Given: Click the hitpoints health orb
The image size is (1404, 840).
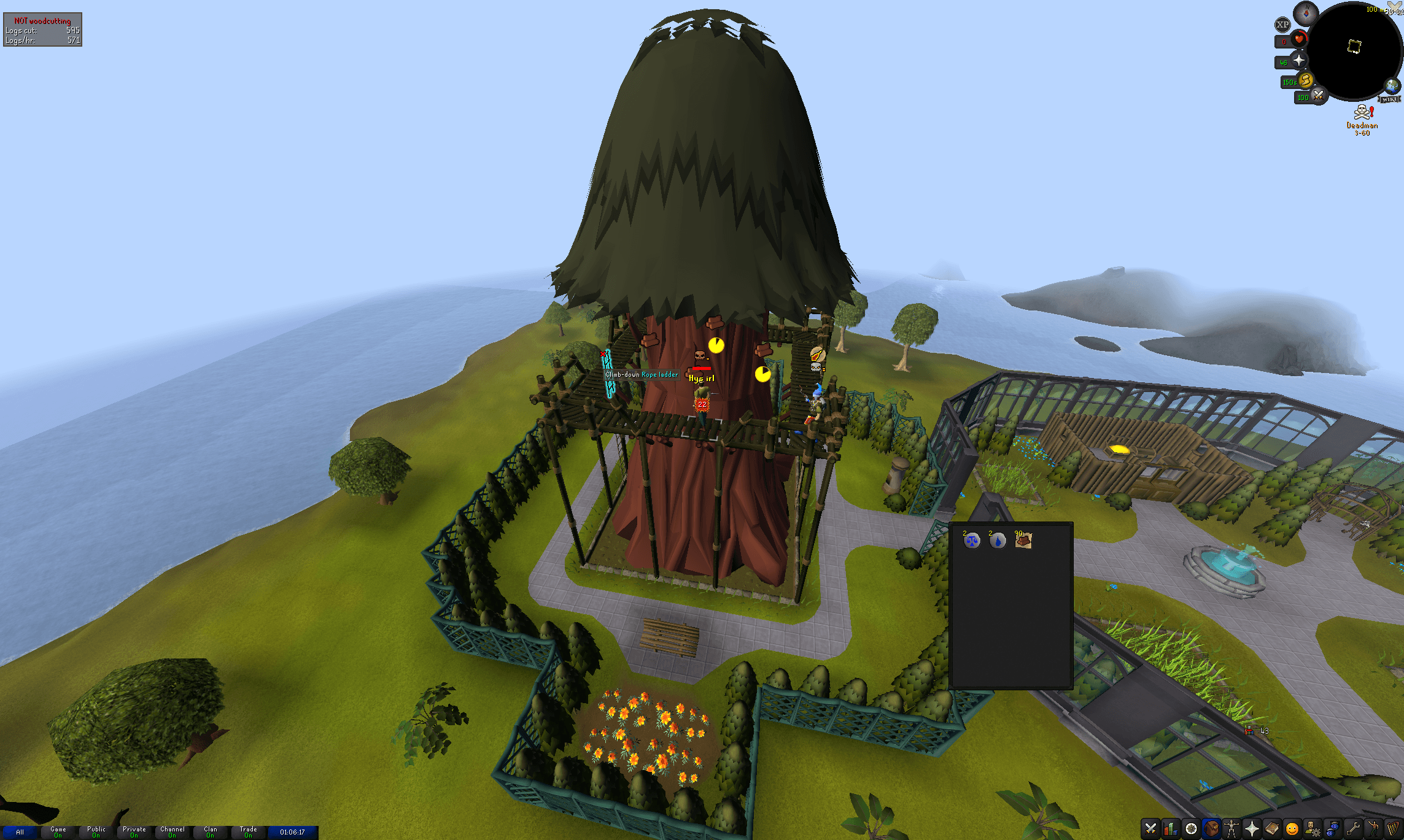Looking at the screenshot, I should (x=1299, y=39).
